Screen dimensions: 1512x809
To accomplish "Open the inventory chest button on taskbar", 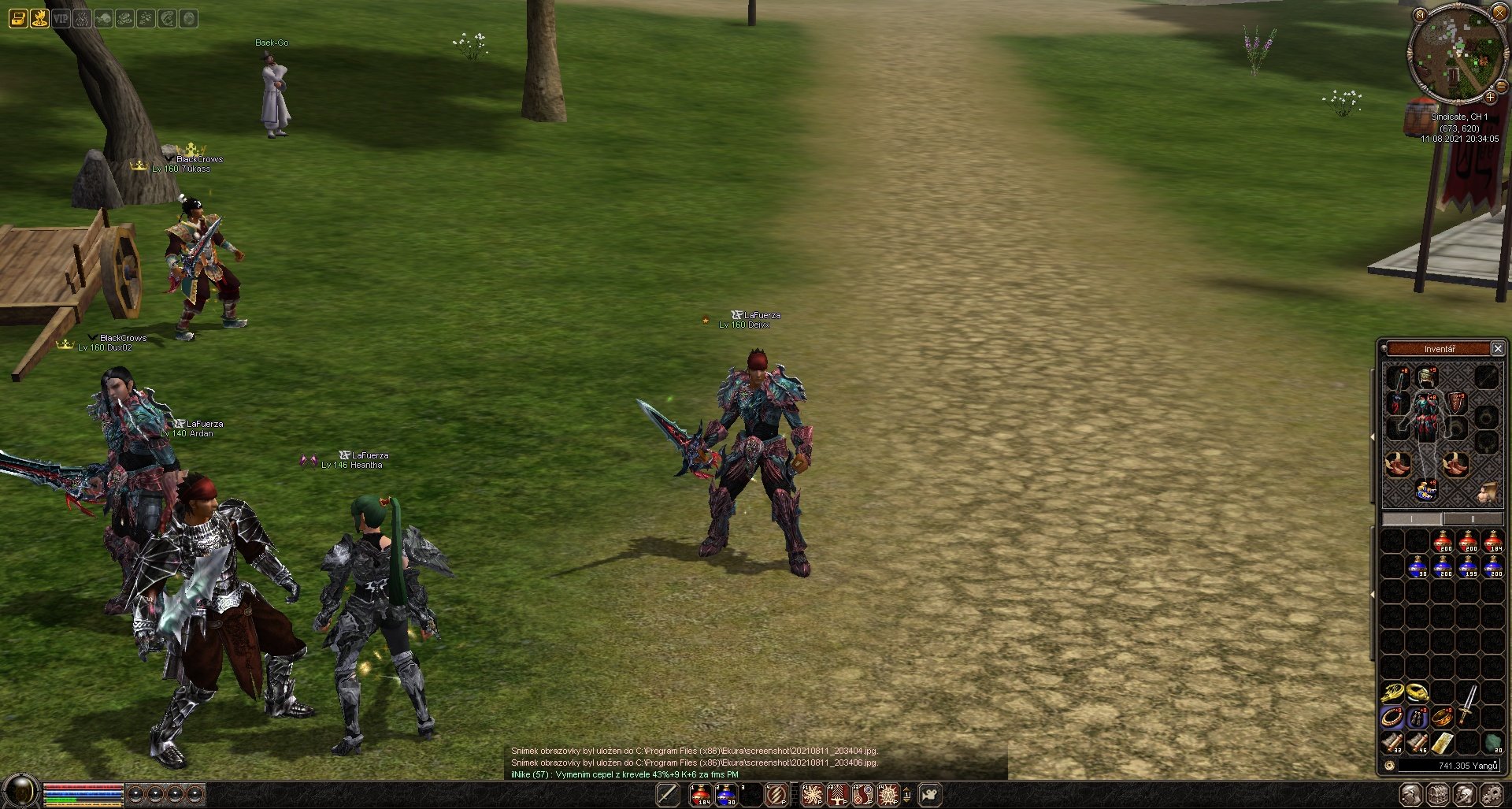I will (1438, 795).
